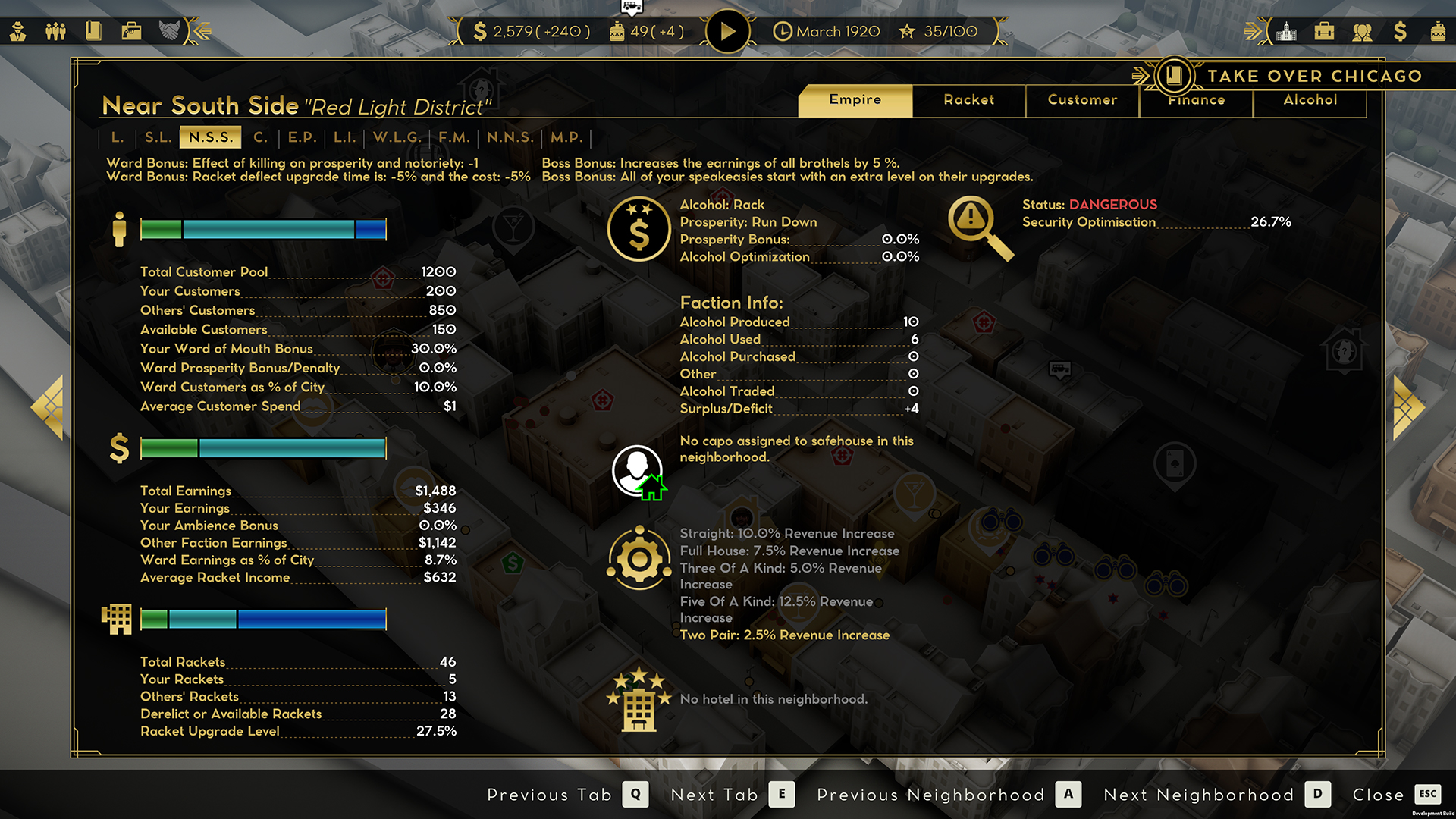Select the briefcase-with-gun jobs icon

[x=131, y=31]
